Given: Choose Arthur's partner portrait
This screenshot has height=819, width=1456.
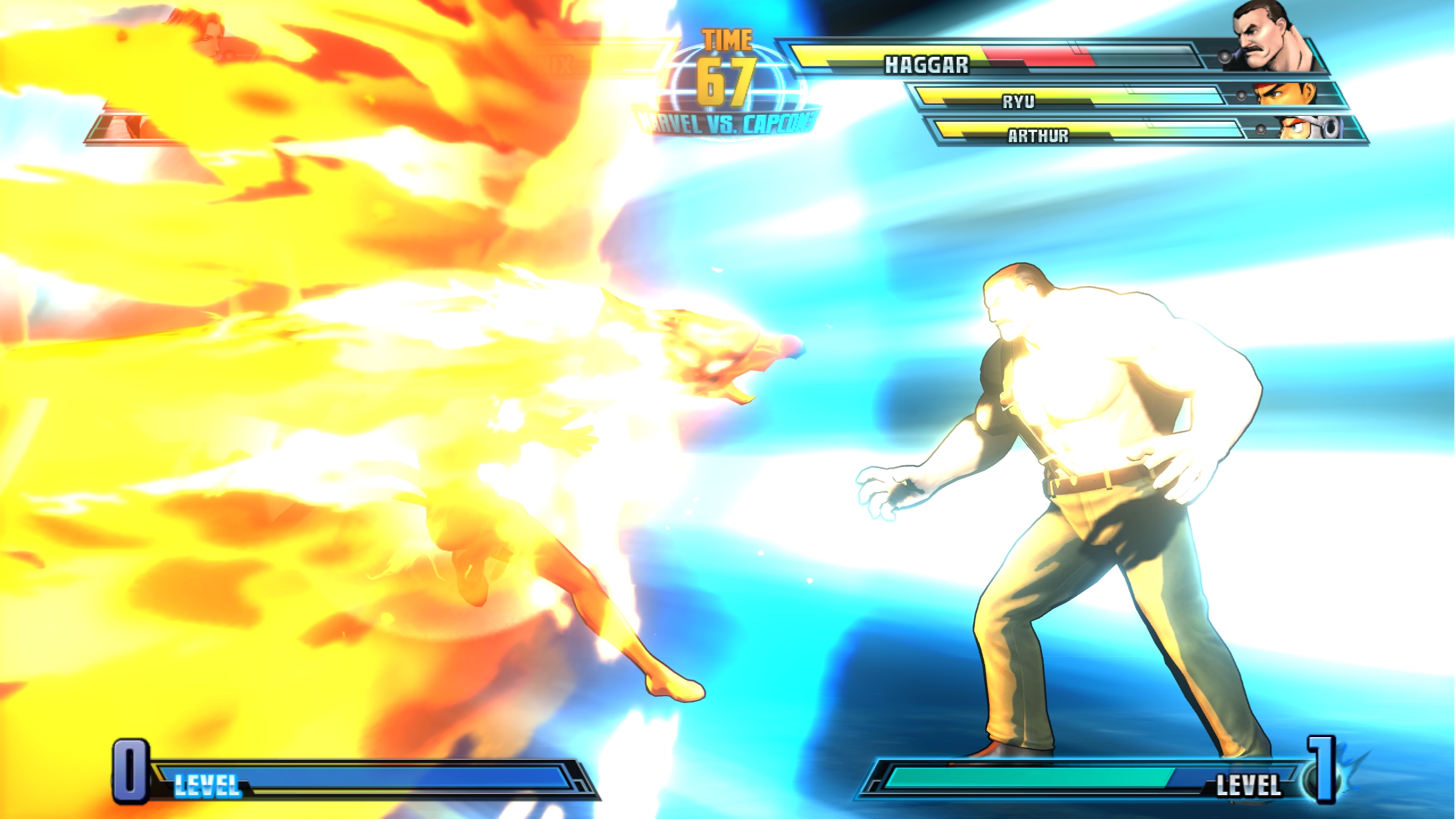Looking at the screenshot, I should pos(1307,128).
